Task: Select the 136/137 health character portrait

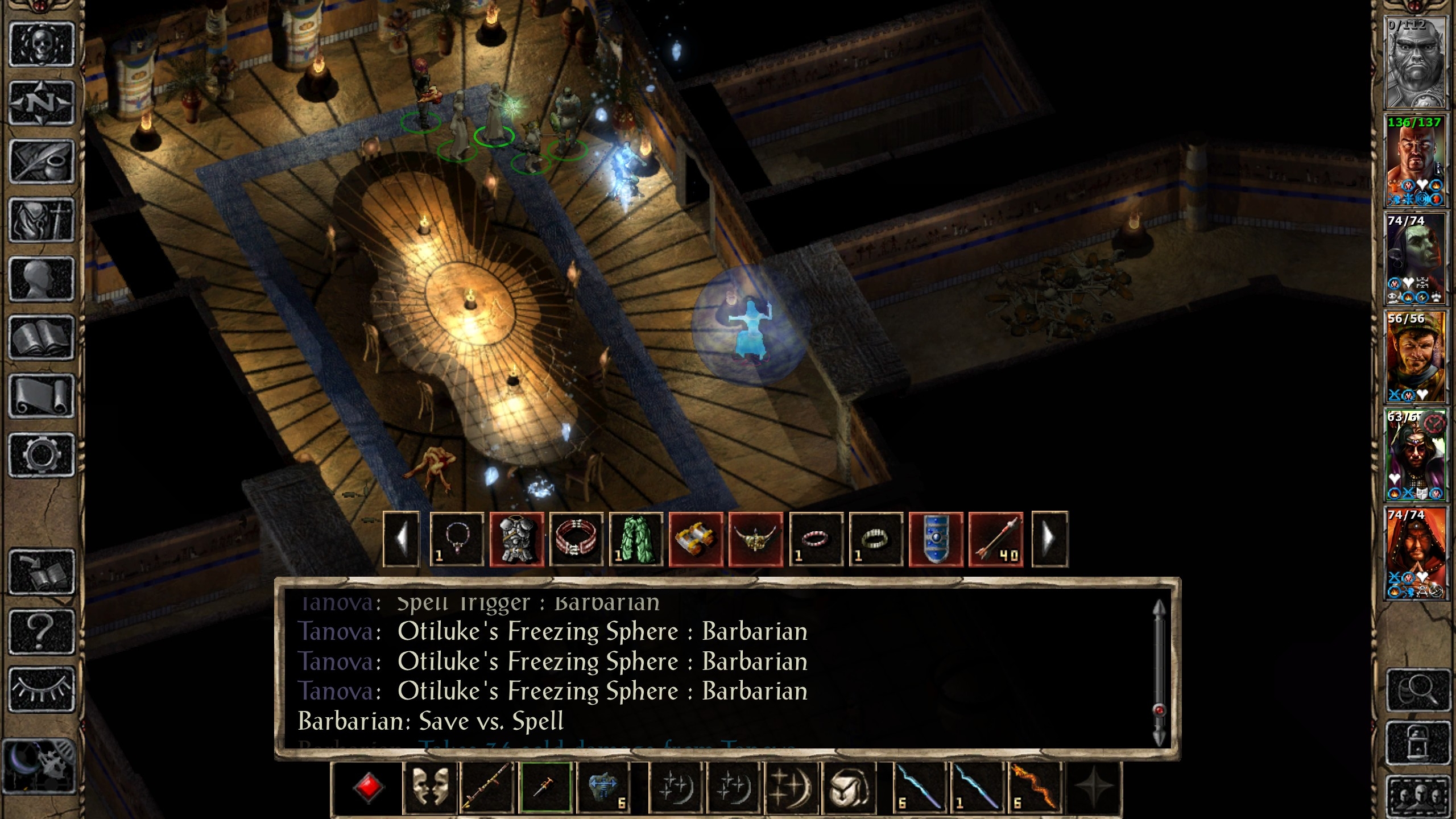Action: pyautogui.click(x=1415, y=160)
